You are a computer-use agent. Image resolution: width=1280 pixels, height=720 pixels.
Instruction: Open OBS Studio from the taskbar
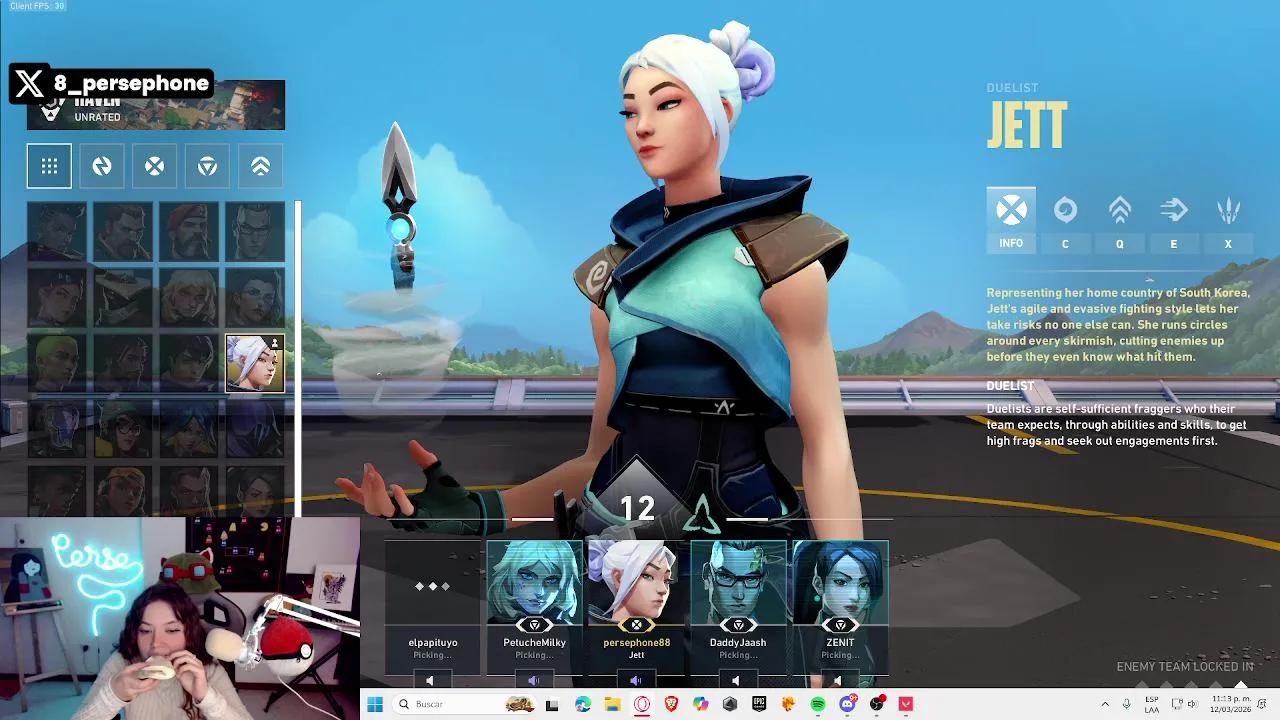pyautogui.click(x=877, y=705)
